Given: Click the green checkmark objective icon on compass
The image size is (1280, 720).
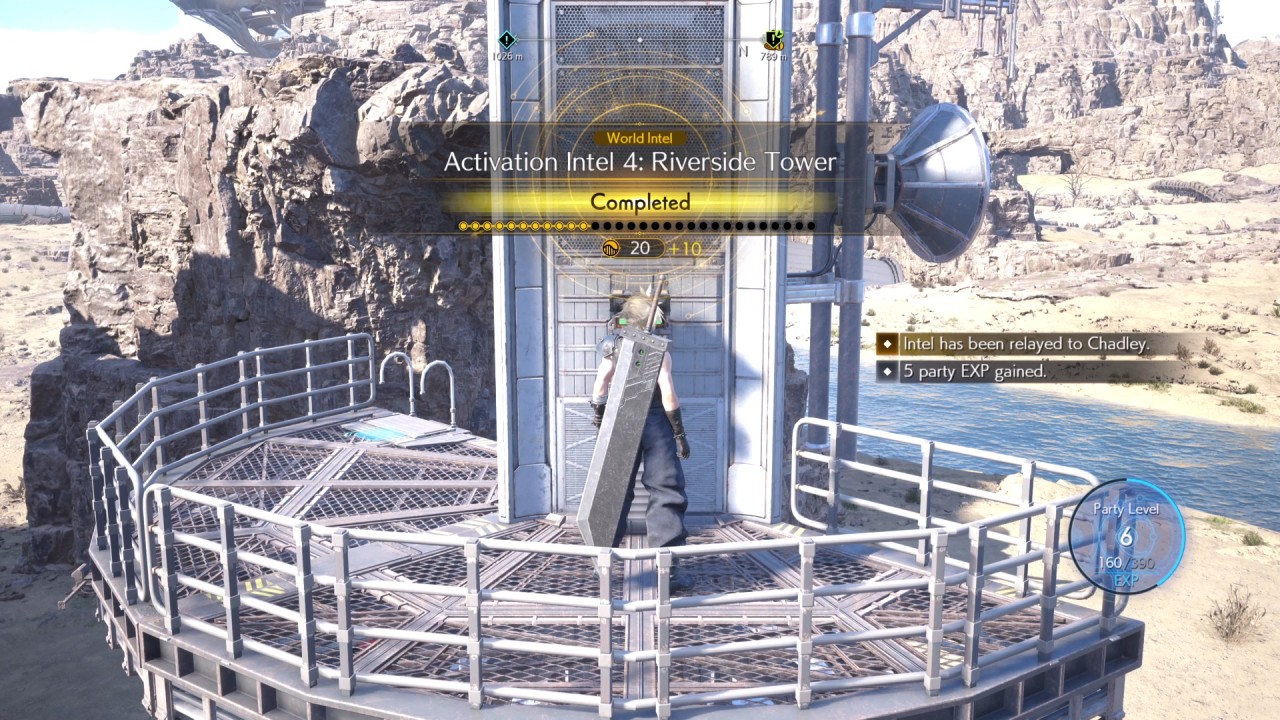Looking at the screenshot, I should (774, 38).
